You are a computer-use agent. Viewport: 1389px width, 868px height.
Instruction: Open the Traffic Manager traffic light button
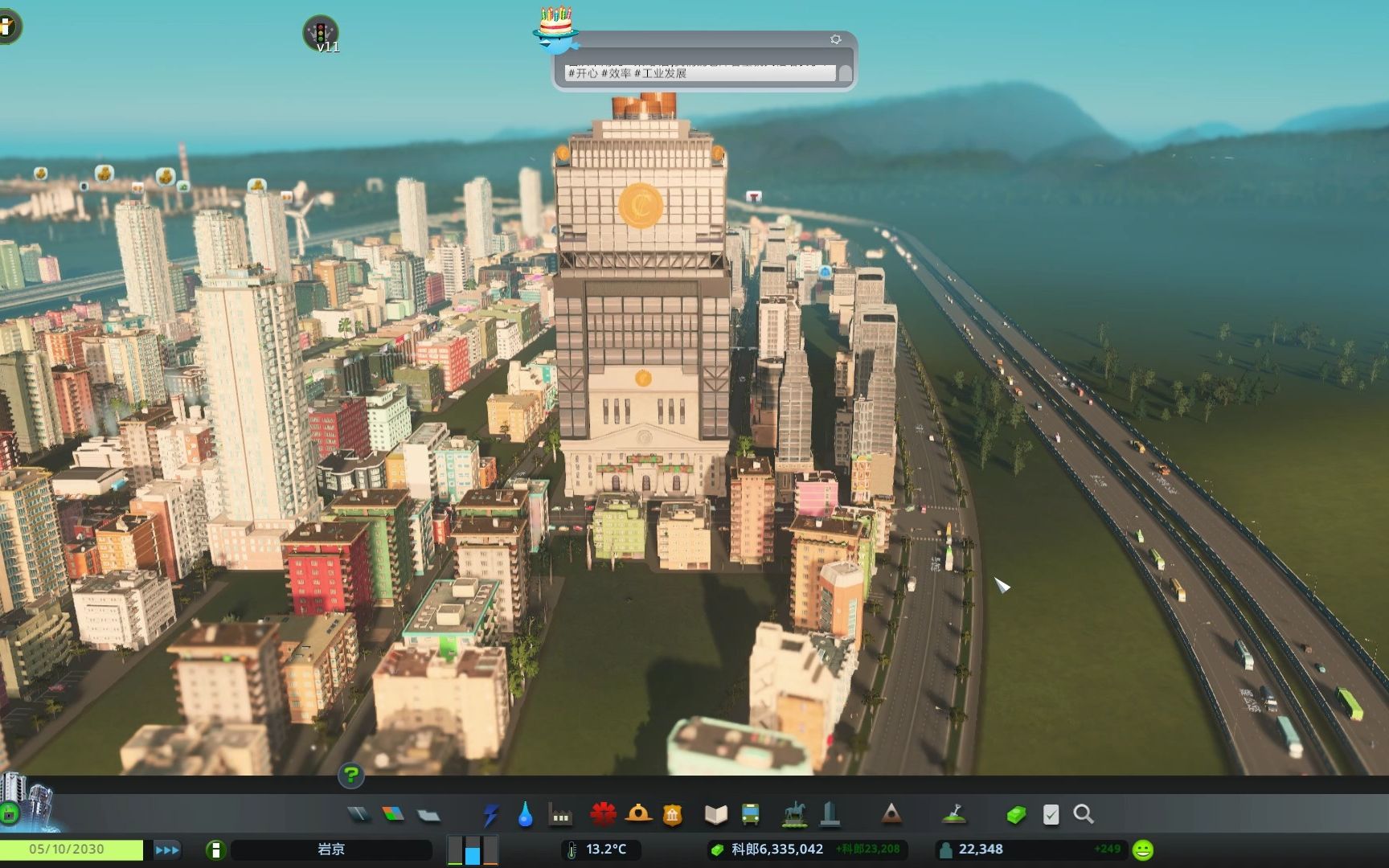pos(321,34)
